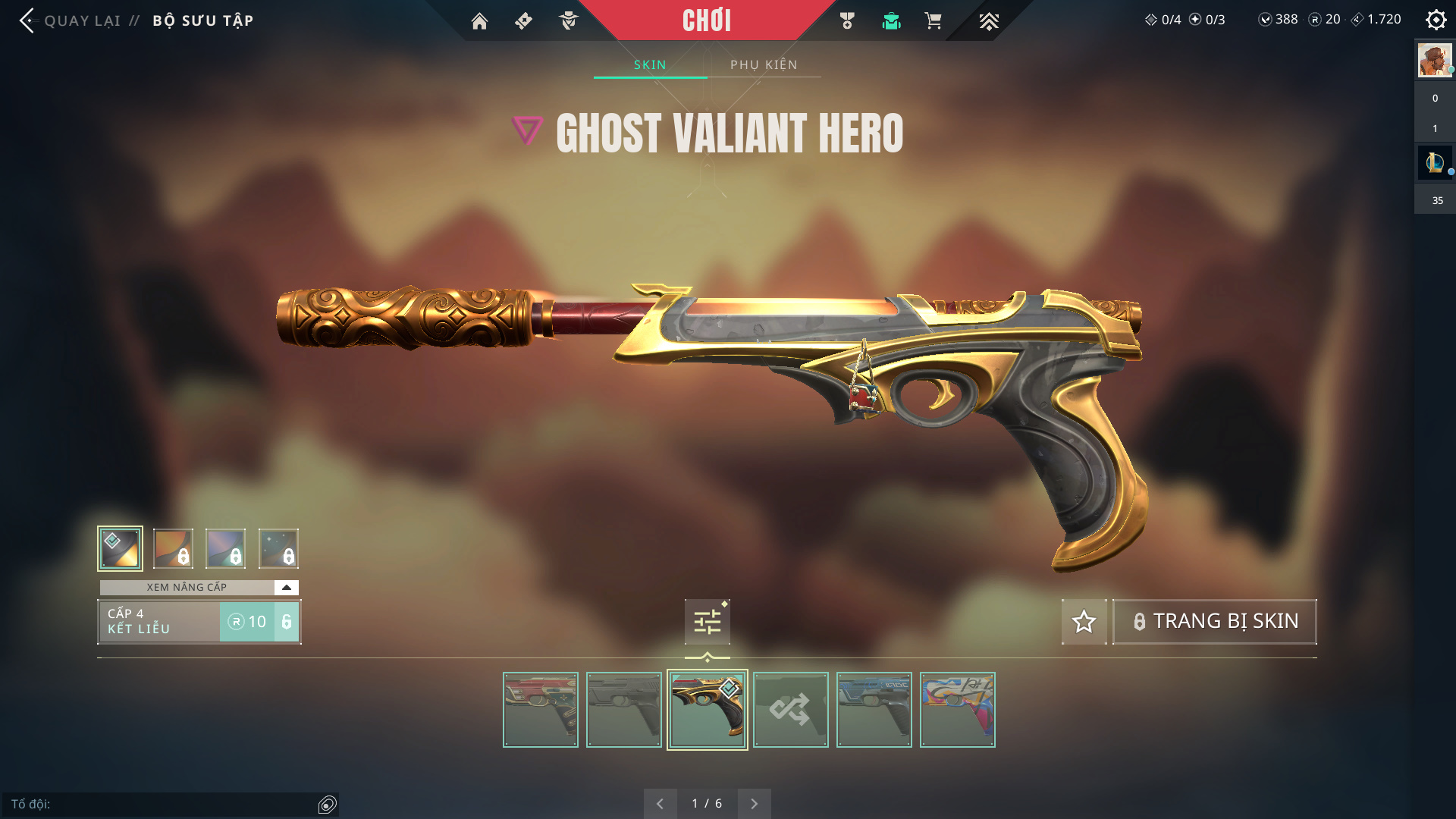Collapse the XEM NÂNG CẤP upgrade panel
Screen dimensions: 1456x819
tap(286, 587)
